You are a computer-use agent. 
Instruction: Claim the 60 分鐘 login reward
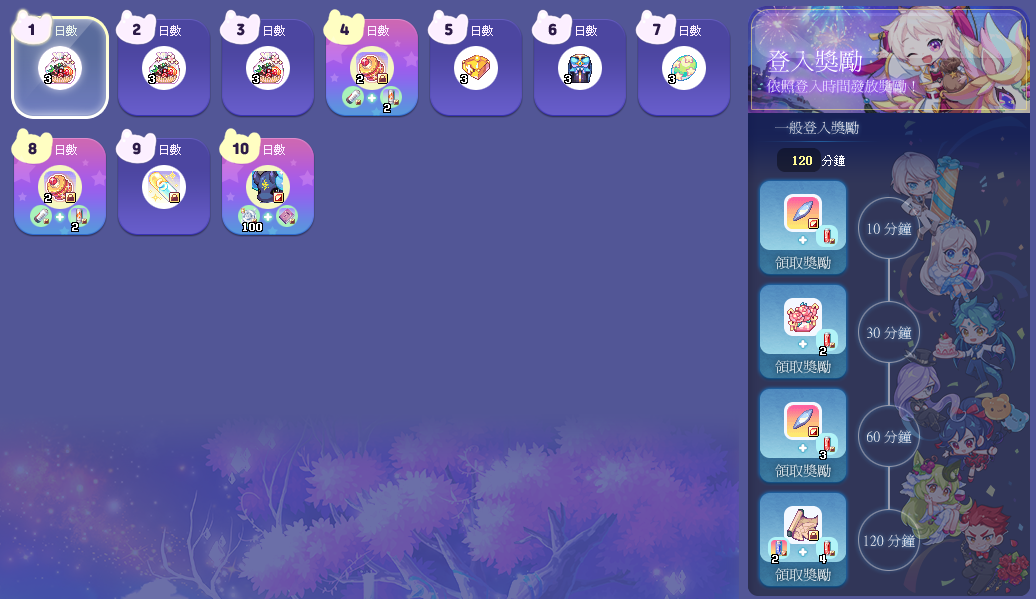click(803, 470)
